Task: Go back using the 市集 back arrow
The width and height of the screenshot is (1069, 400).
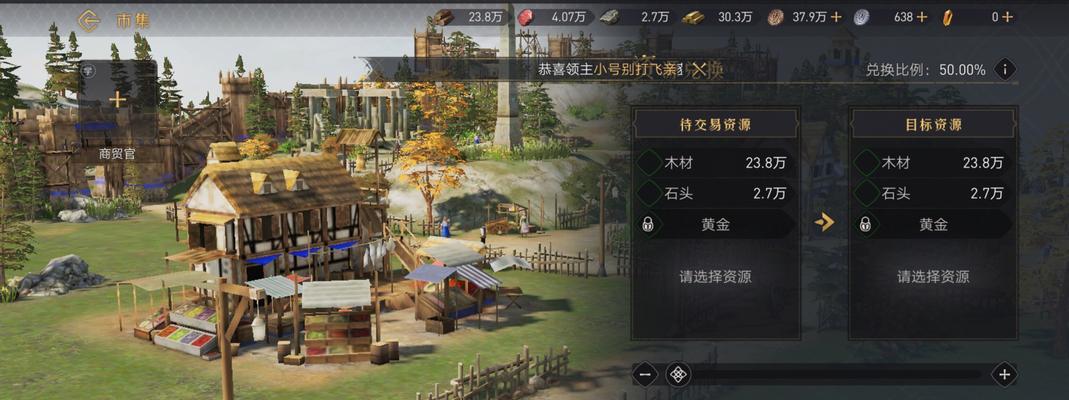Action: [89, 18]
